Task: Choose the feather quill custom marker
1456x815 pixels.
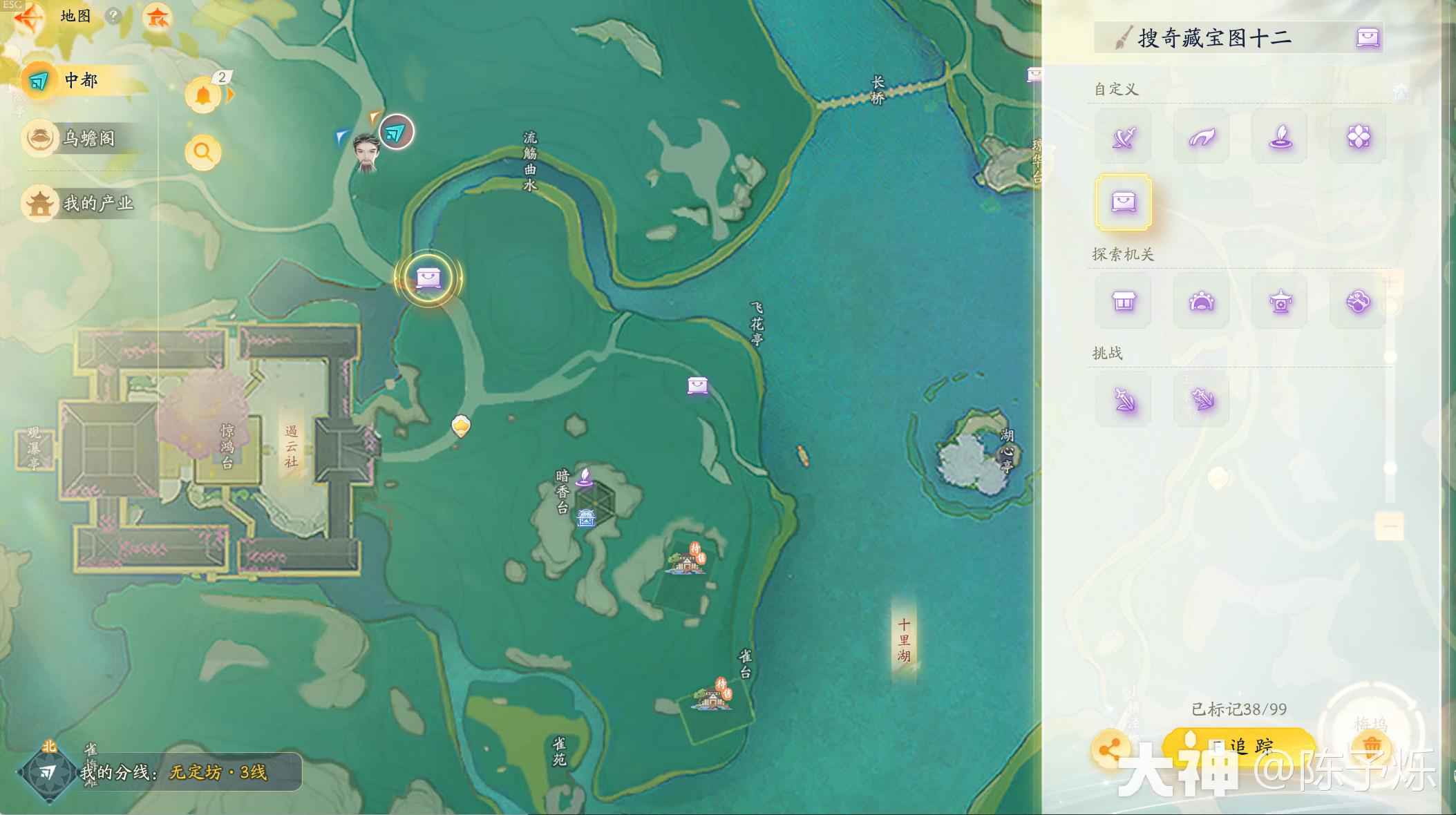Action: pyautogui.click(x=1280, y=137)
